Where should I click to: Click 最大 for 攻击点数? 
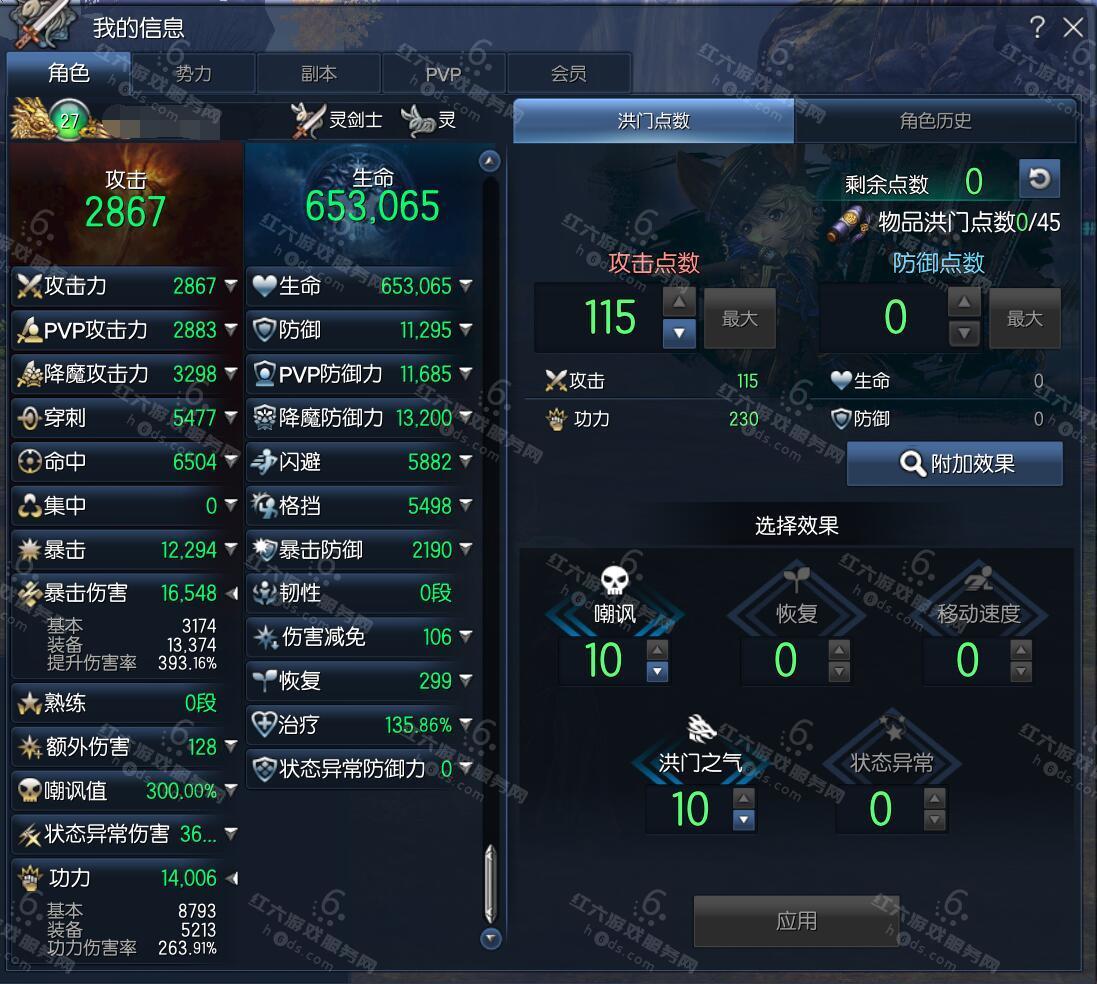pos(739,319)
